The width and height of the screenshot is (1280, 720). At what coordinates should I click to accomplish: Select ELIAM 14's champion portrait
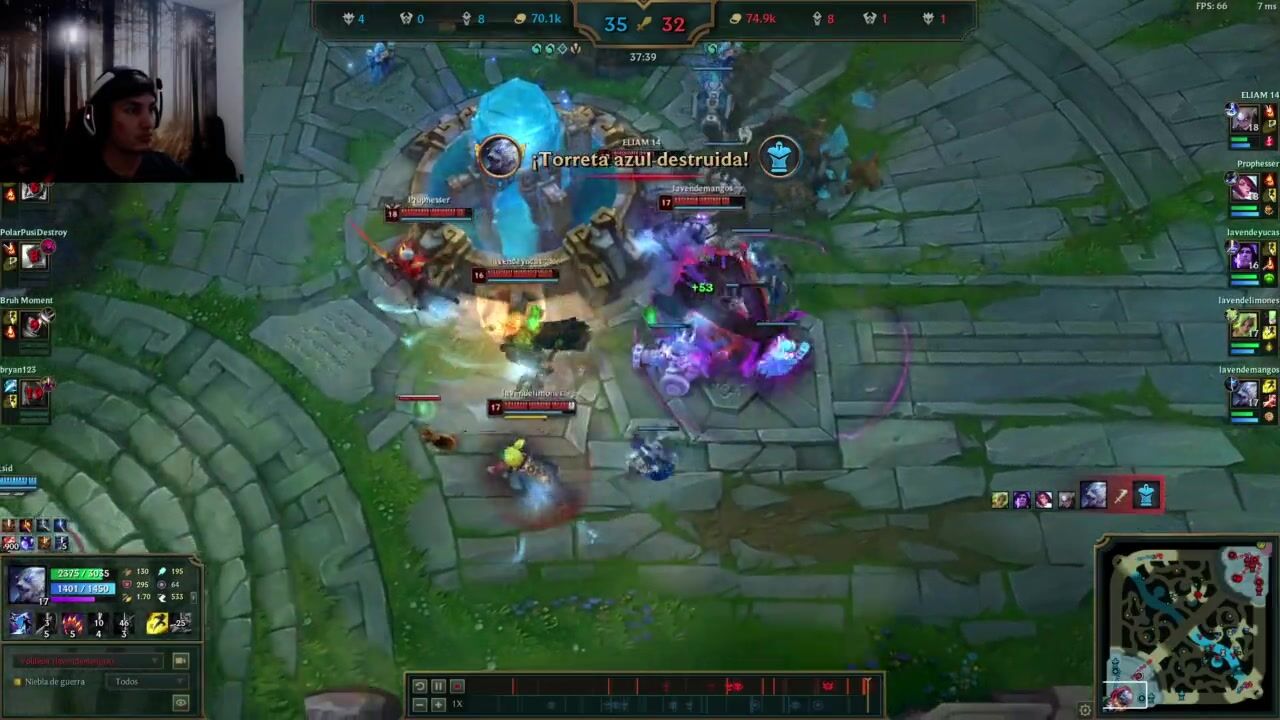click(x=1245, y=118)
